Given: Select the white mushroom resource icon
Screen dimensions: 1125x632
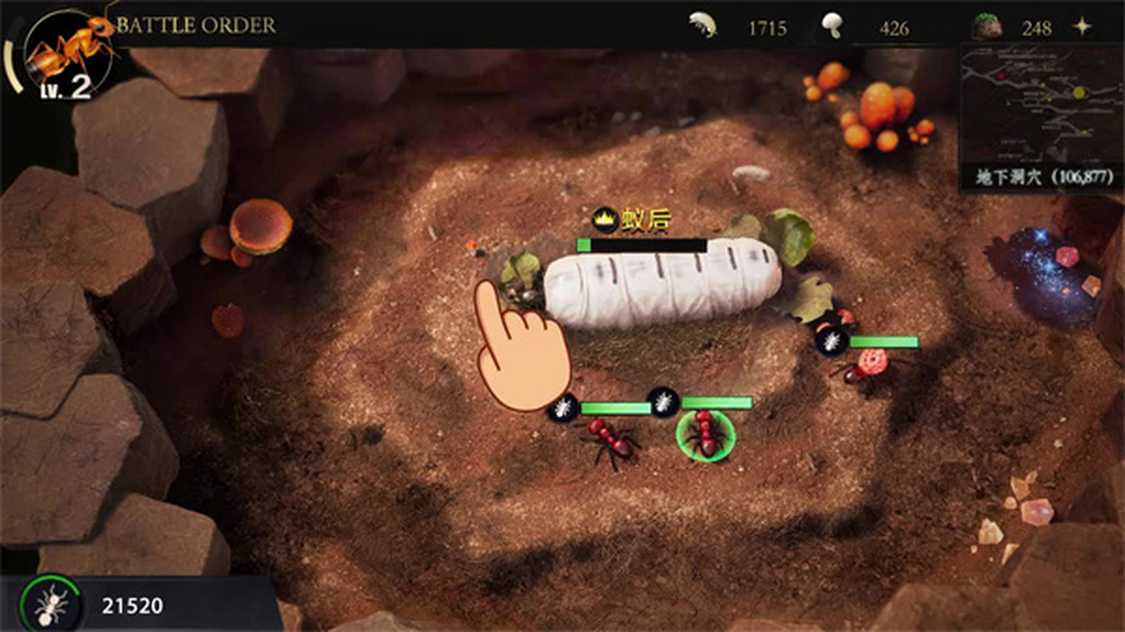Looking at the screenshot, I should 831,26.
